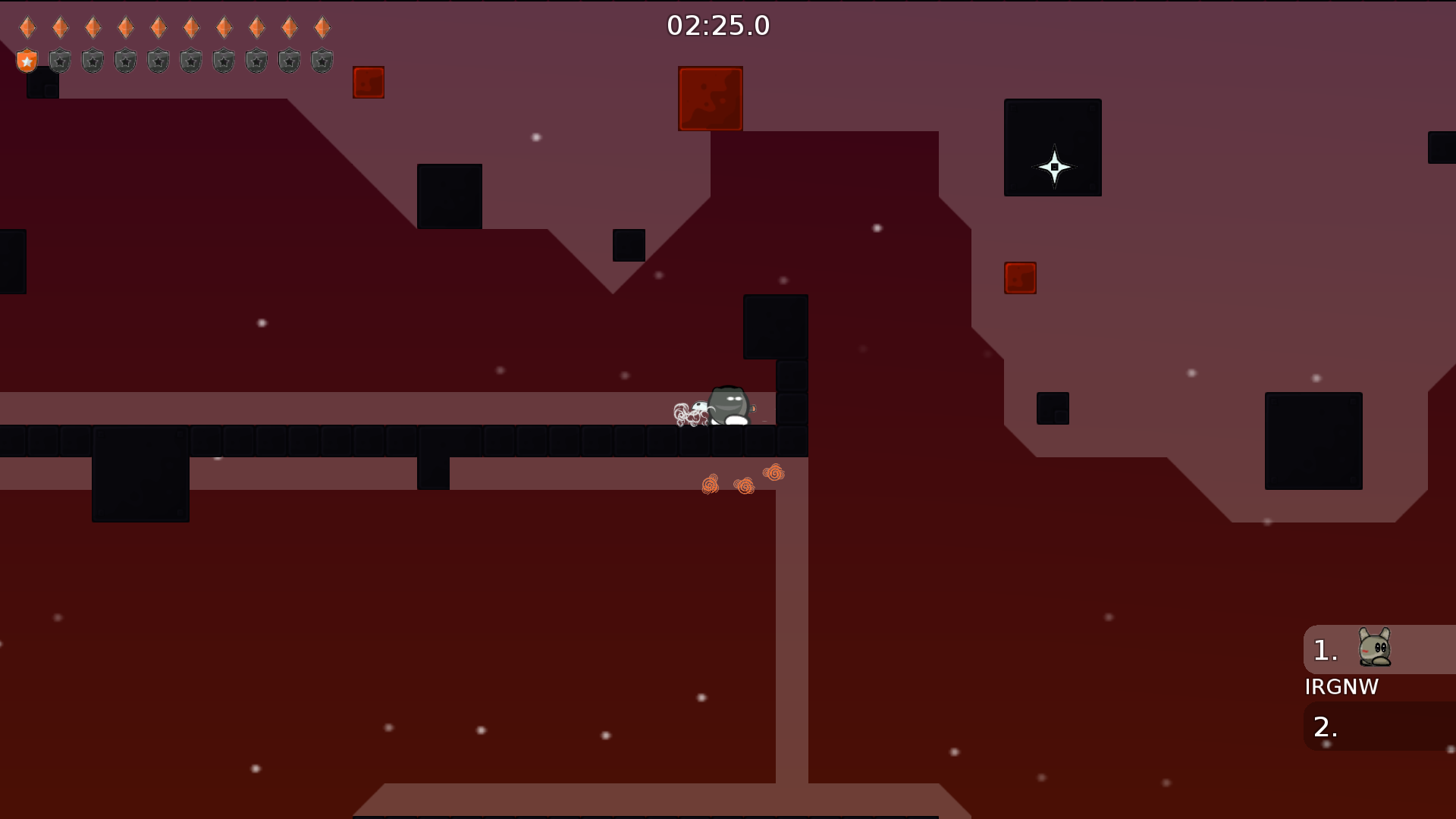Click the small red block near the spinner

click(x=1019, y=278)
